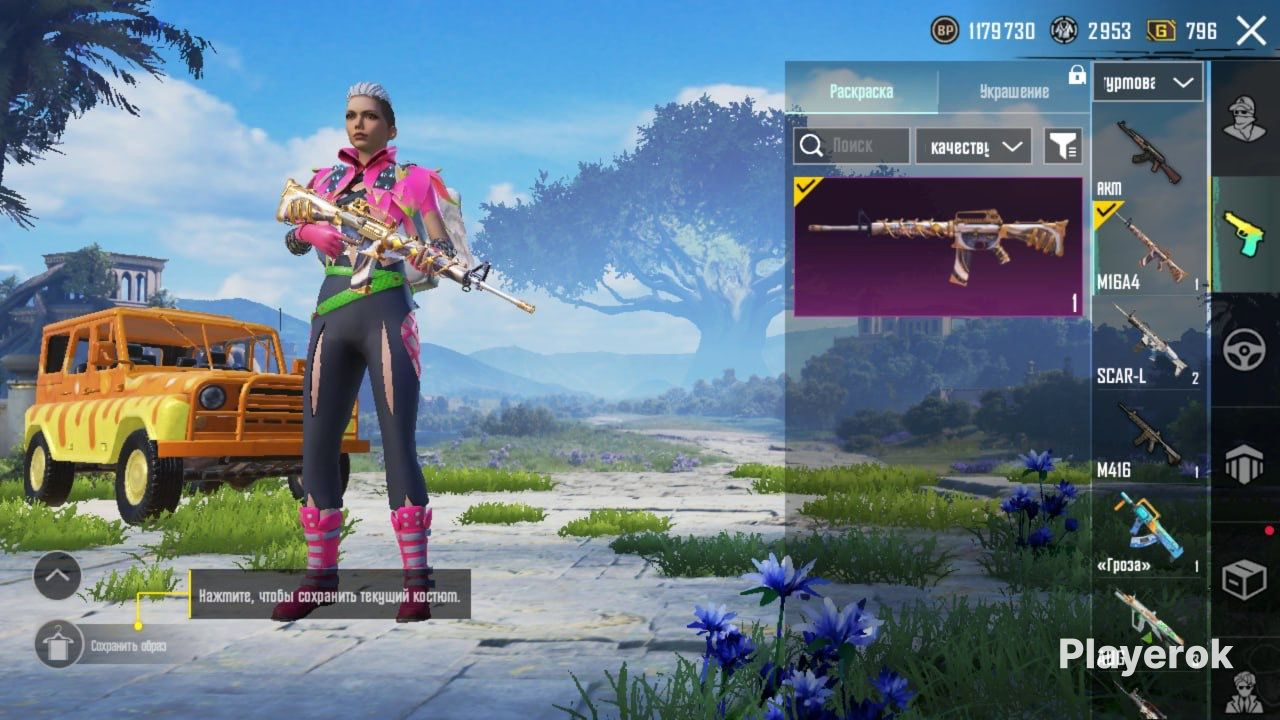This screenshot has width=1280, height=720.
Task: Open the character outfits category
Action: 1244,118
